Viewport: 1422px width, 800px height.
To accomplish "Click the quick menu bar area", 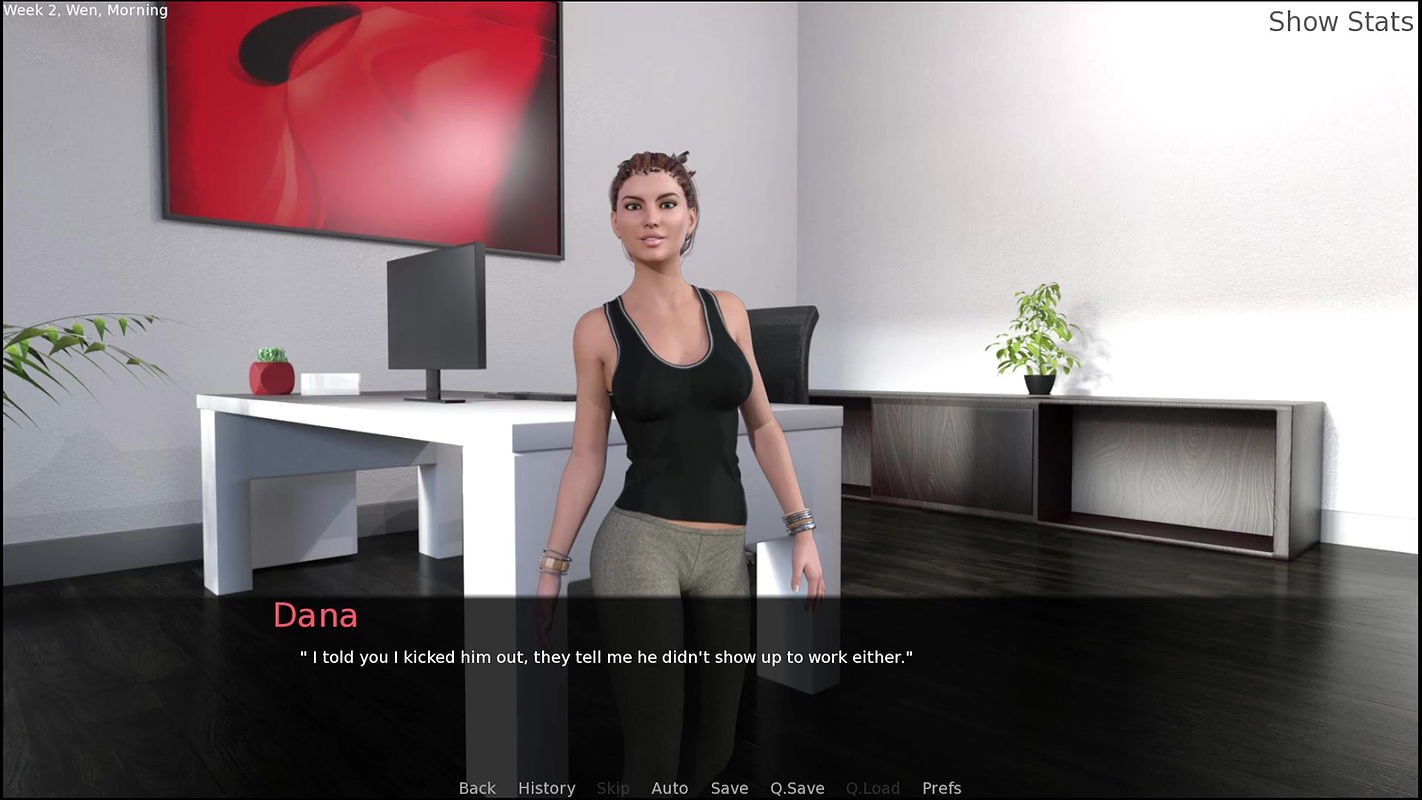I will [x=710, y=788].
